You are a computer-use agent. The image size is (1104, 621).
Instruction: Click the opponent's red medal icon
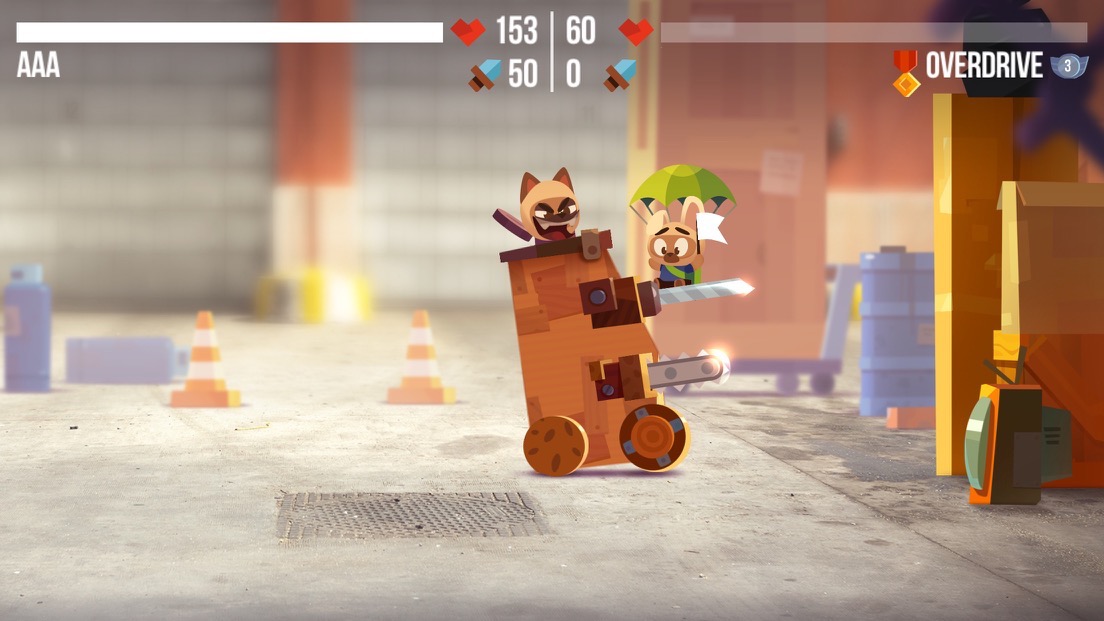905,71
